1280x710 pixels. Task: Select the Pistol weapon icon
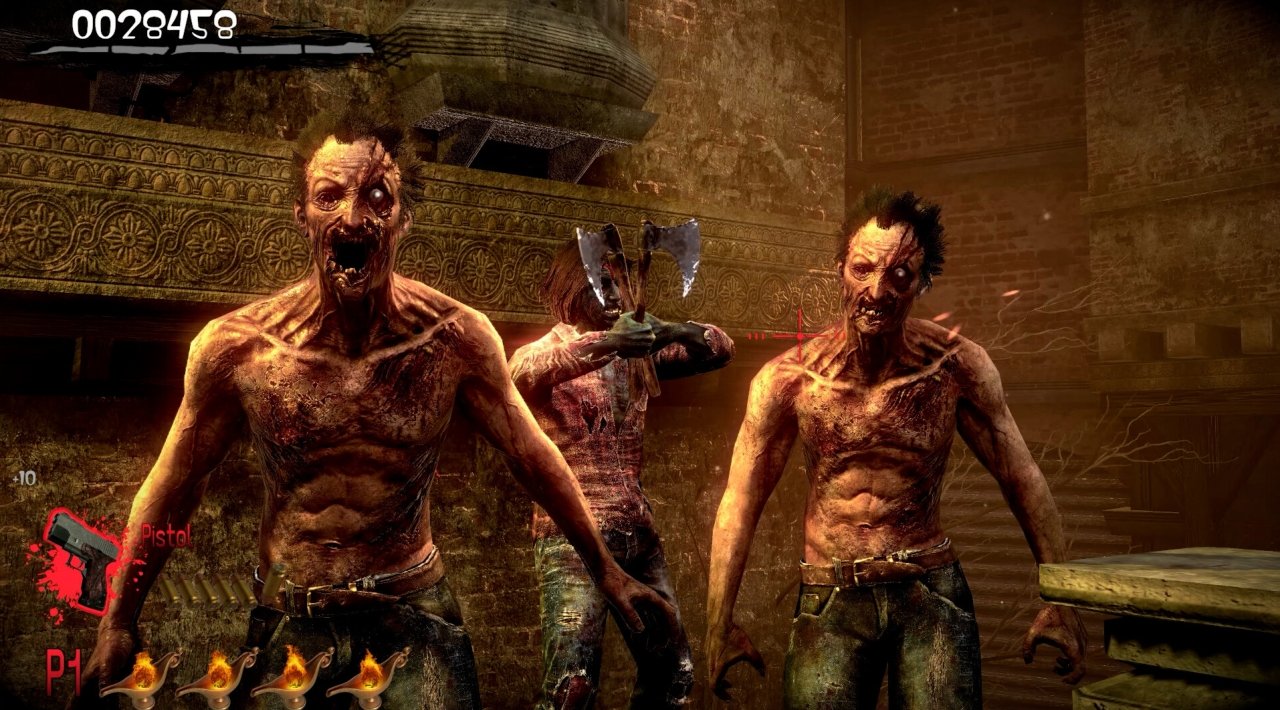[x=84, y=557]
